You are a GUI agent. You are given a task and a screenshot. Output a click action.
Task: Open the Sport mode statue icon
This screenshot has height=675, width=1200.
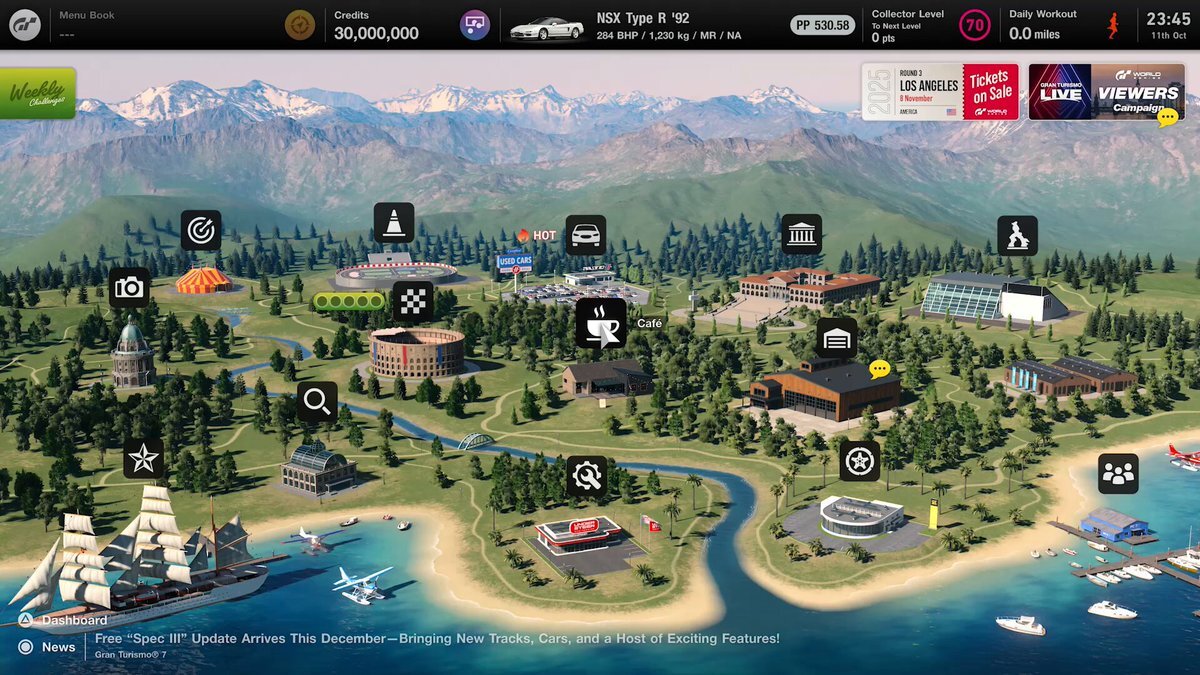pos(1017,236)
